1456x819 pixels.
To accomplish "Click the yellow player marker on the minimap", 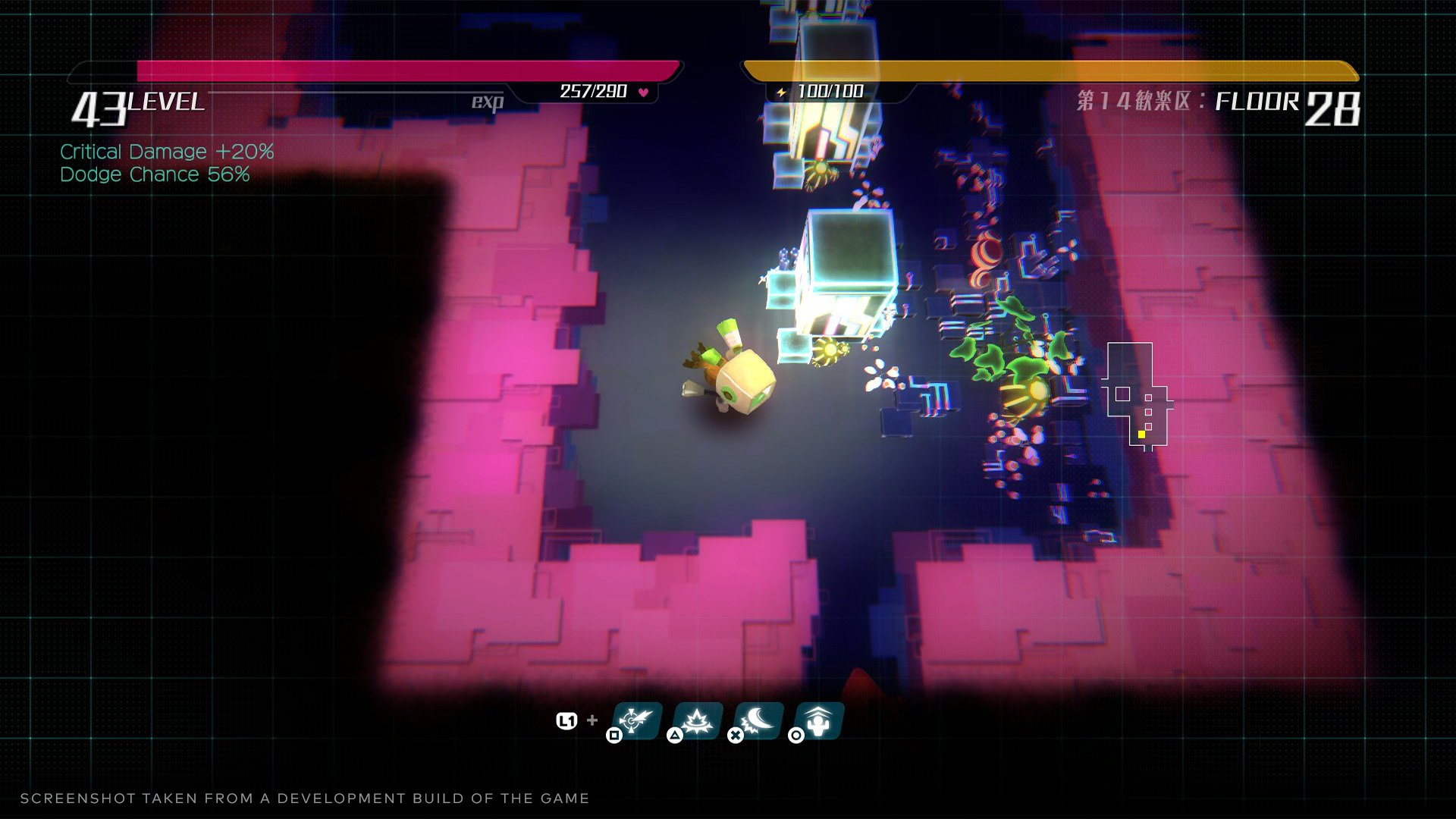I will (x=1141, y=435).
